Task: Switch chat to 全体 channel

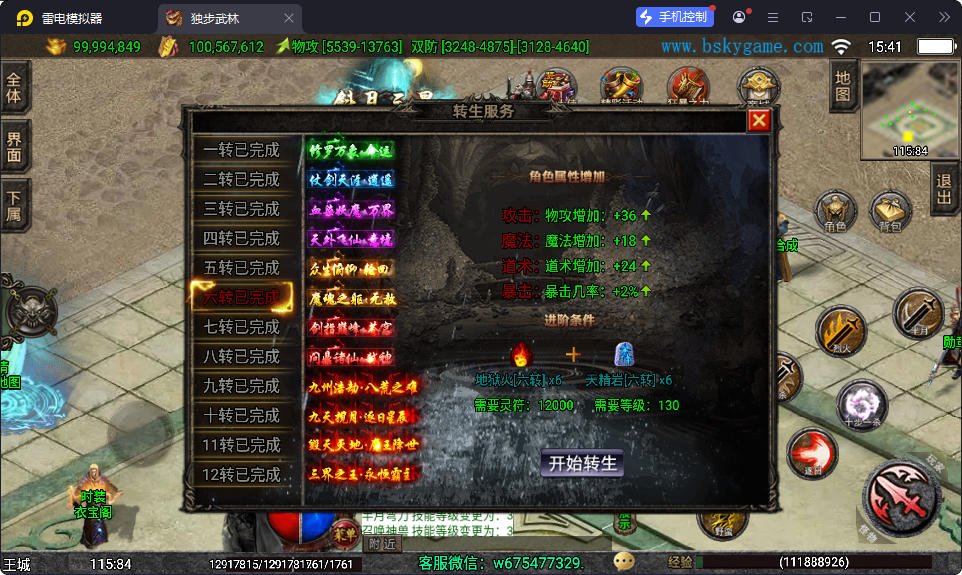Action: pos(14,89)
